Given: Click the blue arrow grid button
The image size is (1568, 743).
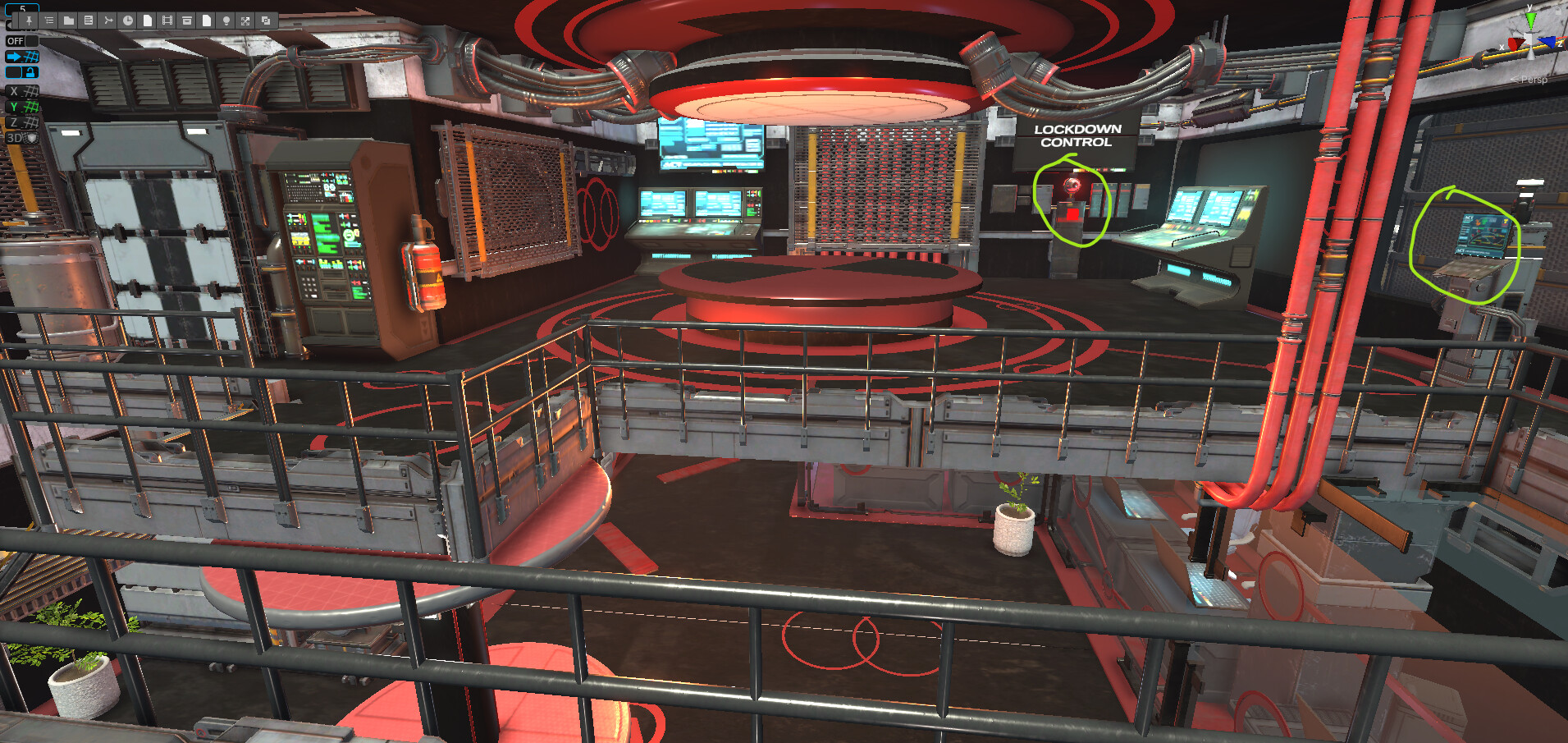Looking at the screenshot, I should pyautogui.click(x=22, y=57).
